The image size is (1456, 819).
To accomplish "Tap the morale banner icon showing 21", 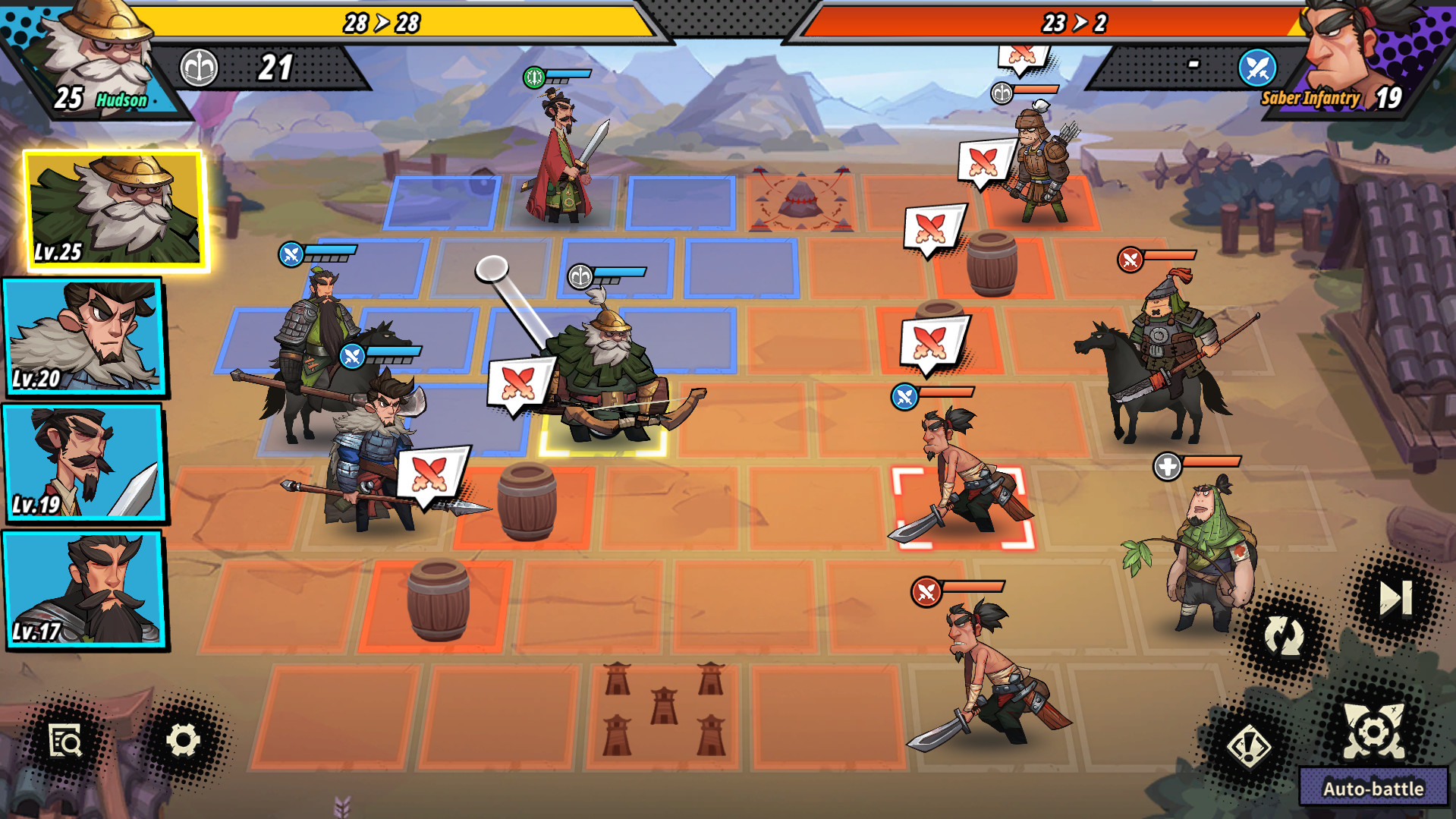I will (x=200, y=68).
